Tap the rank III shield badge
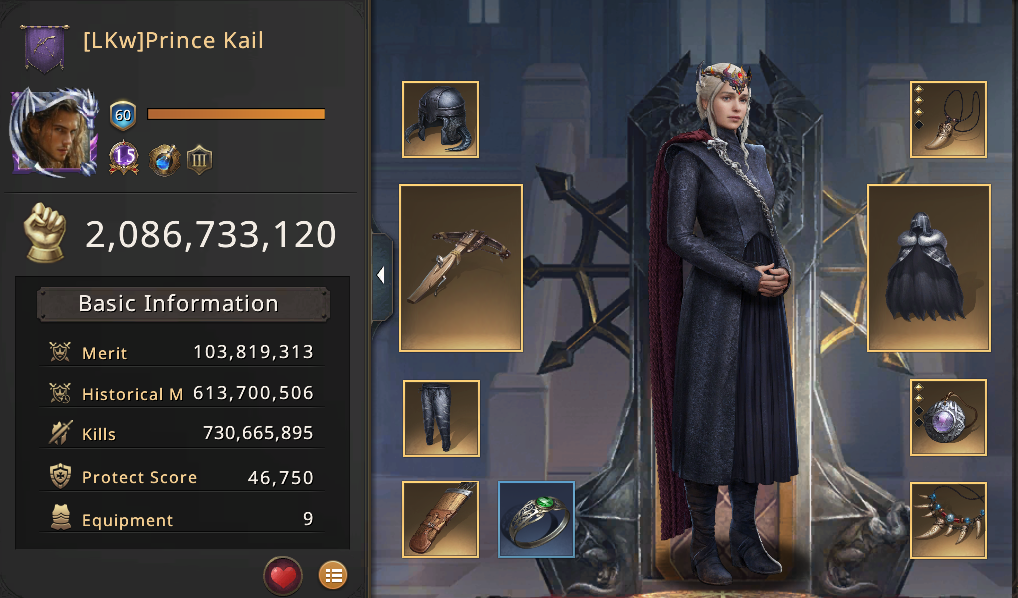 200,159
